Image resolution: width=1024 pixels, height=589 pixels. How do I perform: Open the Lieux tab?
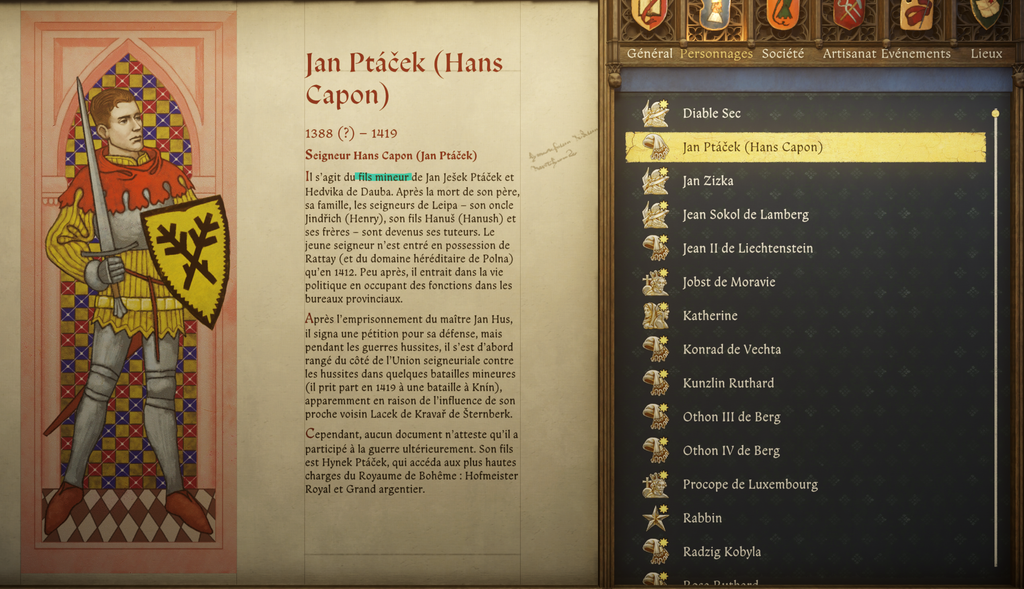tap(986, 54)
